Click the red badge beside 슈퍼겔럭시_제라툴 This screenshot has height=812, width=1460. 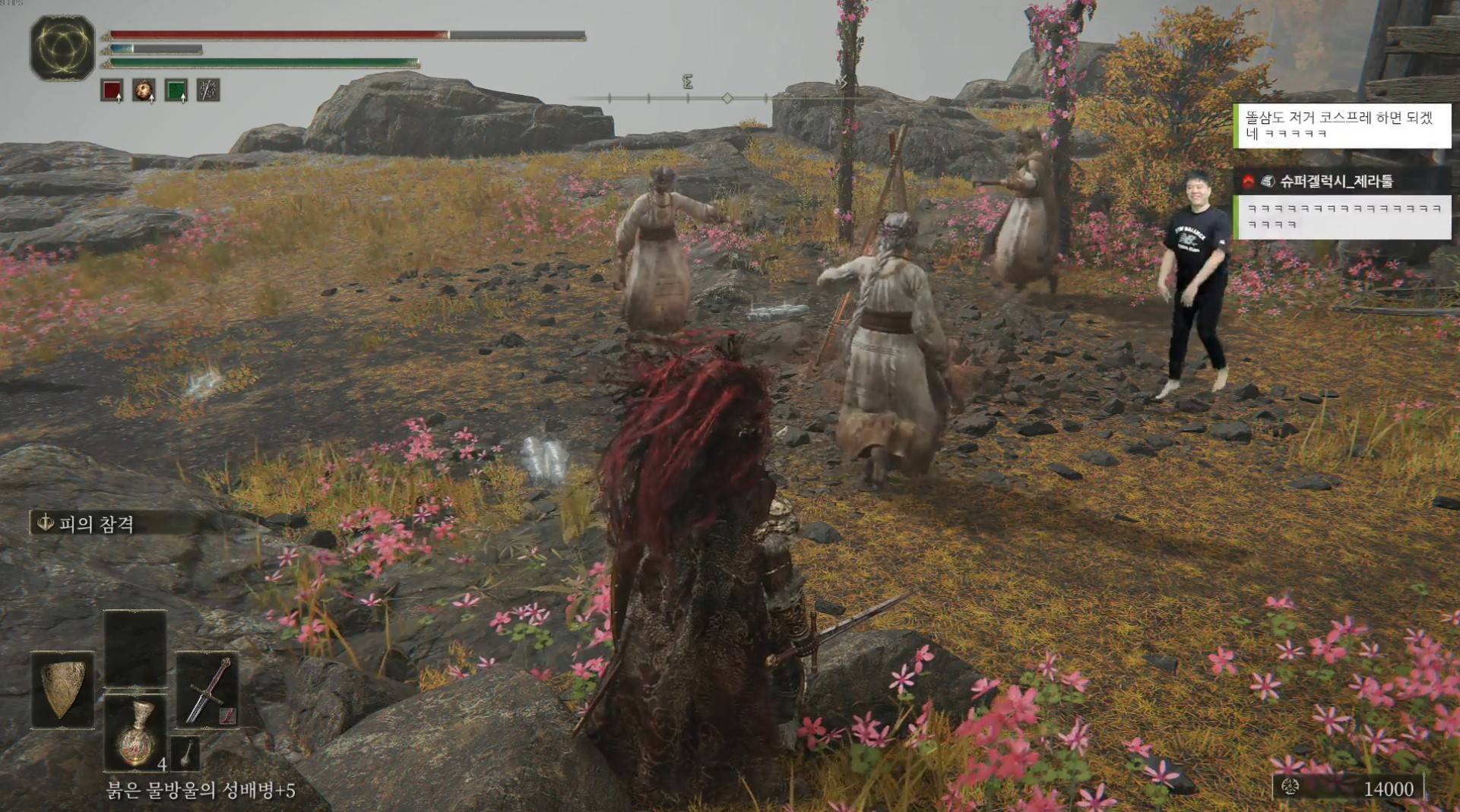pos(1249,181)
